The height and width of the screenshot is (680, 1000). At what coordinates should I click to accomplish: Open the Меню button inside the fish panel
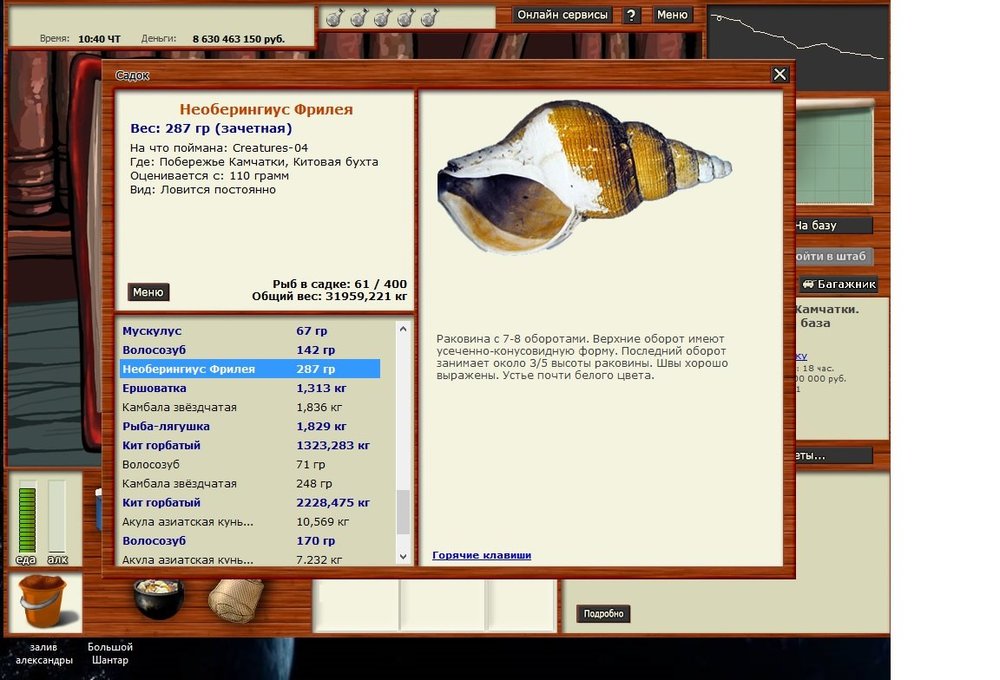148,292
